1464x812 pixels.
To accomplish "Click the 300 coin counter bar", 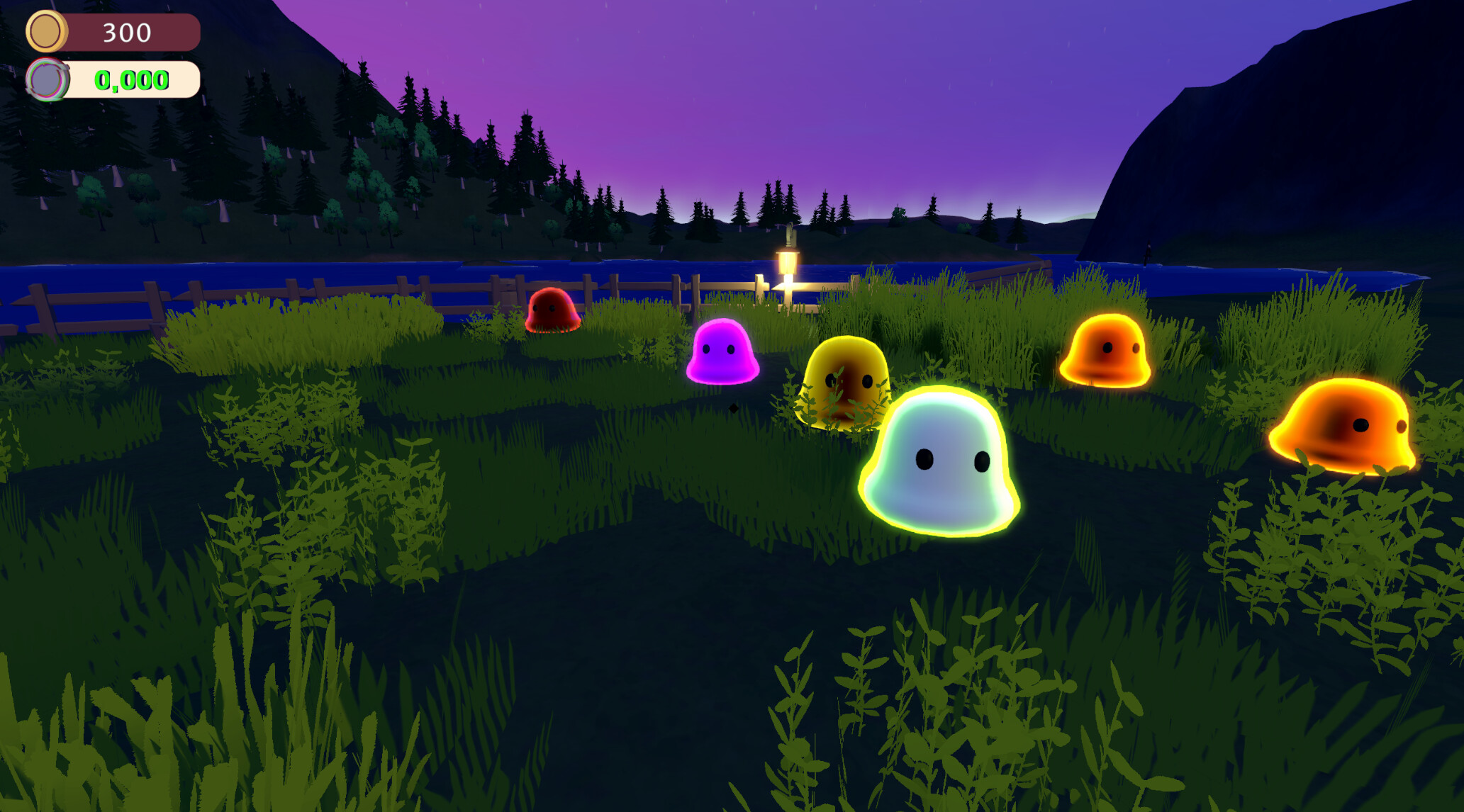I will coord(124,32).
